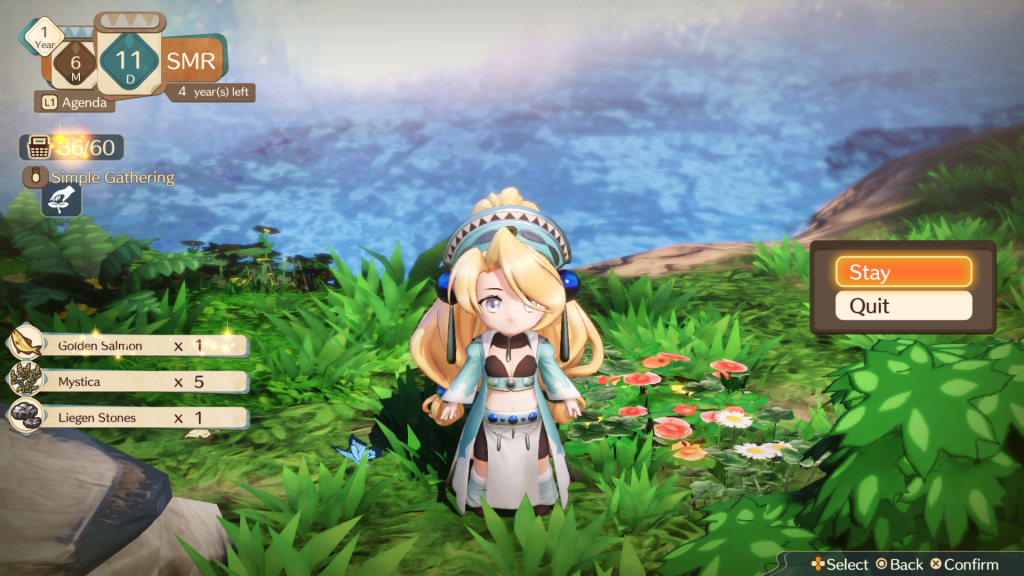Screen dimensions: 1024x576
Task: Select the Mystica item row
Action: (x=130, y=381)
